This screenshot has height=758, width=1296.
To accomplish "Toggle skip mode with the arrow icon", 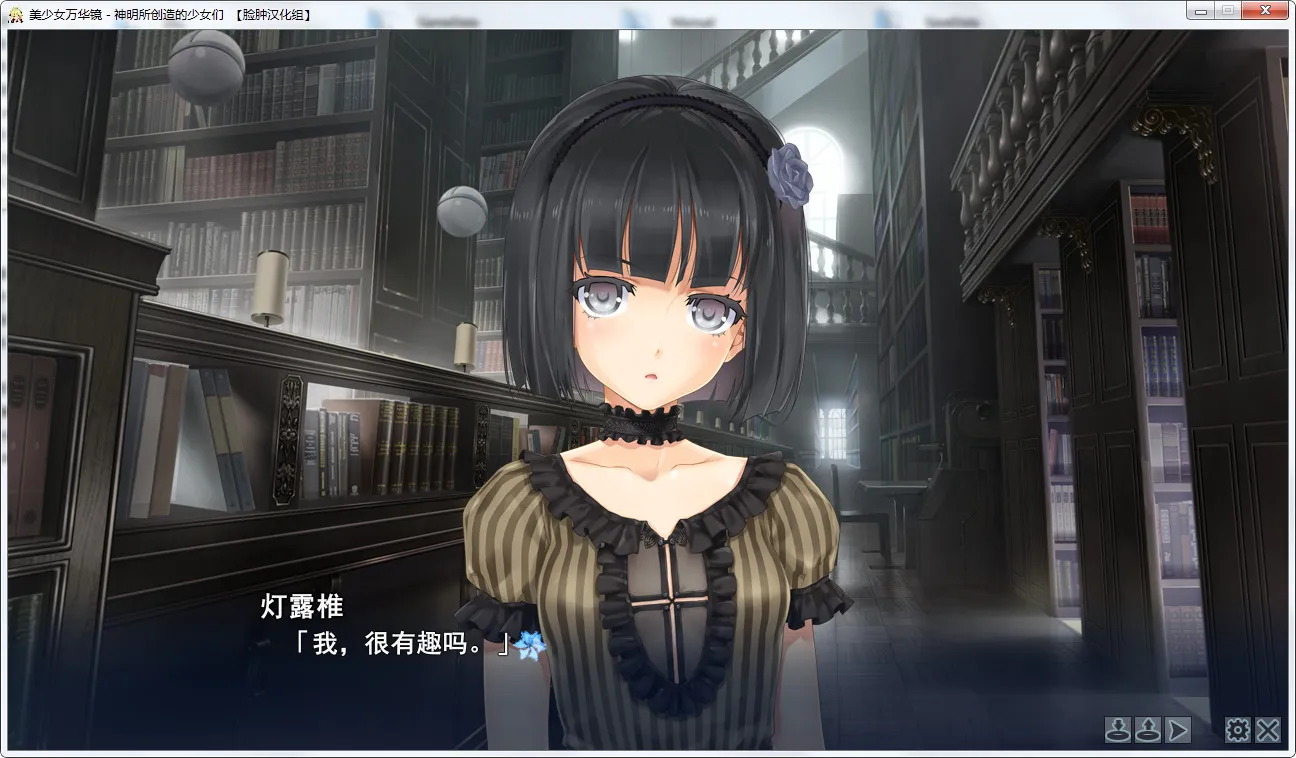I will (1178, 730).
